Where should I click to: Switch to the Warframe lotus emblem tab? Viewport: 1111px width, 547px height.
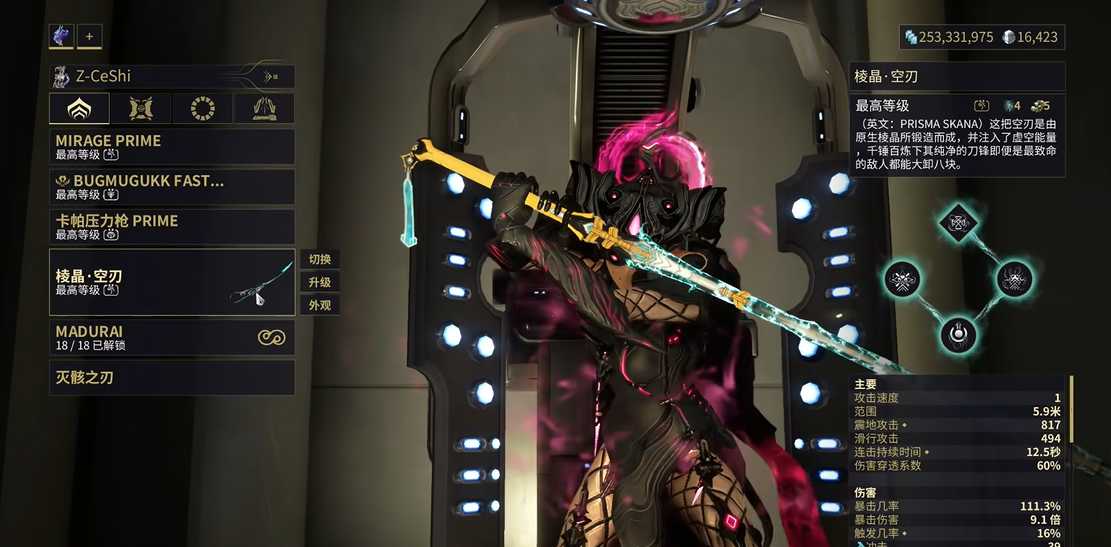(x=79, y=109)
